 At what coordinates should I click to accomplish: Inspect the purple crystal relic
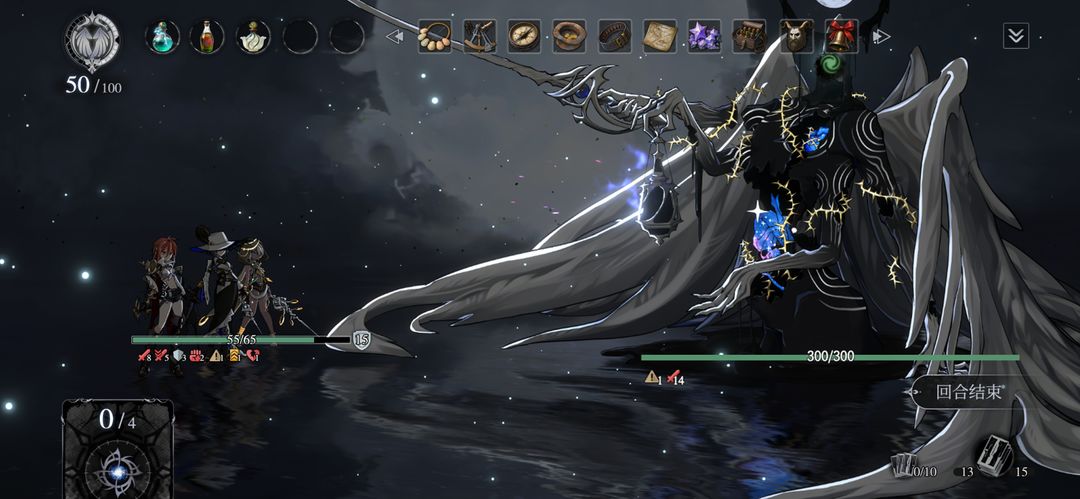pyautogui.click(x=705, y=37)
